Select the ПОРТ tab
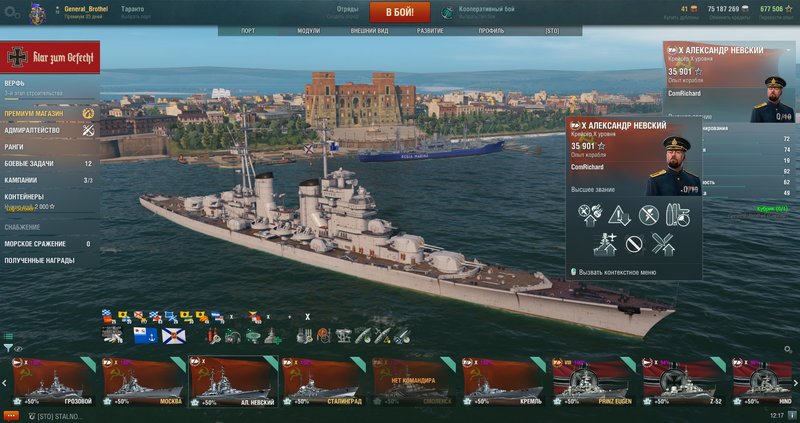This screenshot has width=800, height=423. (248, 31)
